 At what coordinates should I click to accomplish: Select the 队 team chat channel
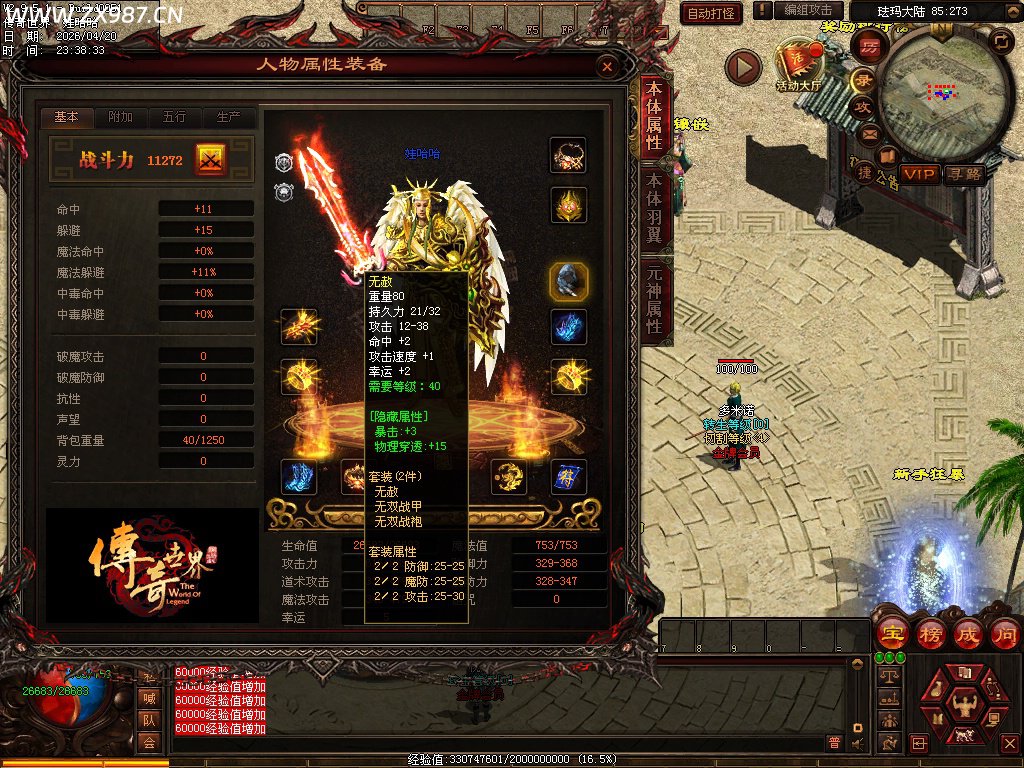pyautogui.click(x=149, y=720)
